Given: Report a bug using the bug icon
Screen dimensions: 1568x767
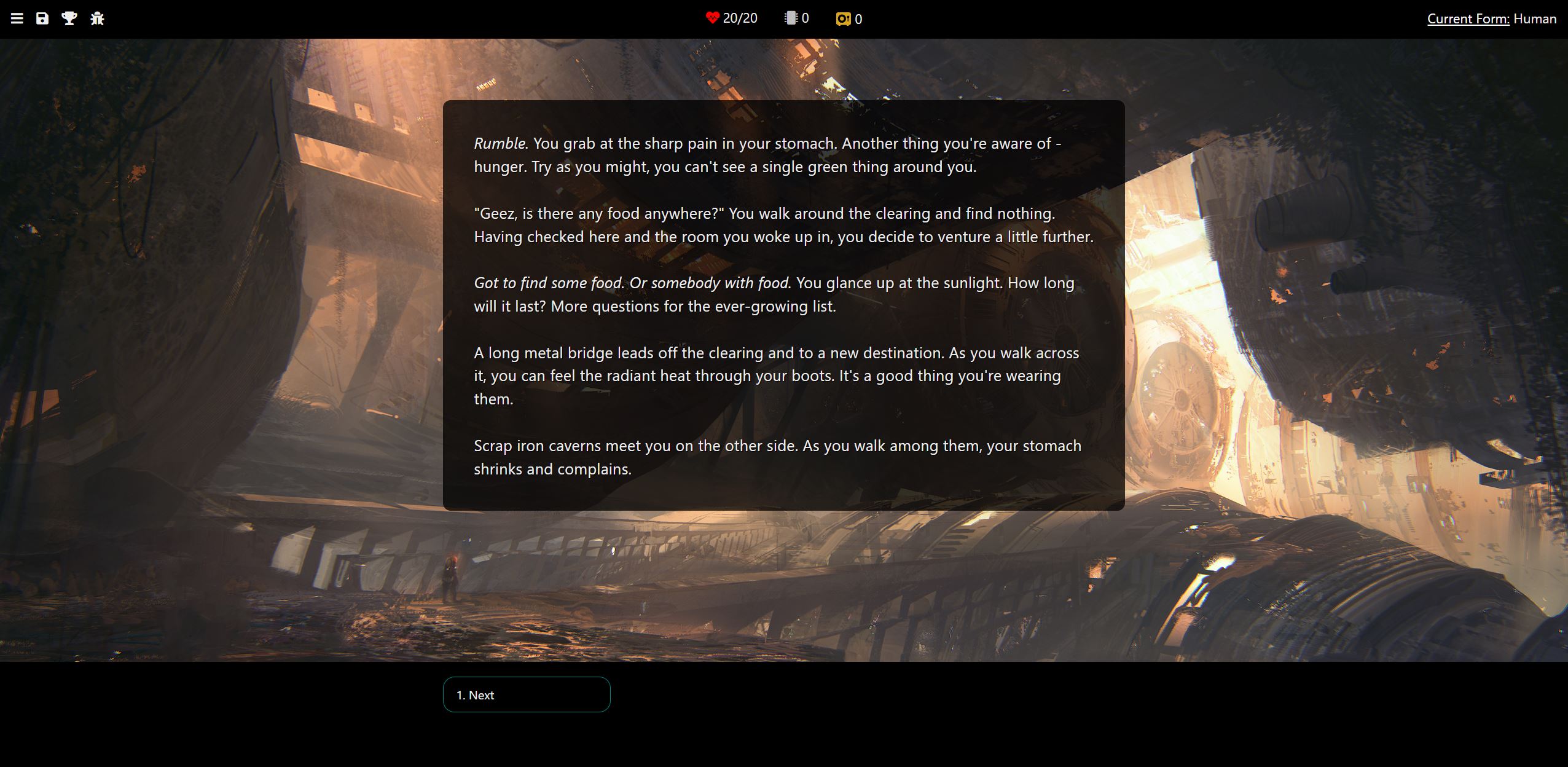Looking at the screenshot, I should point(97,18).
